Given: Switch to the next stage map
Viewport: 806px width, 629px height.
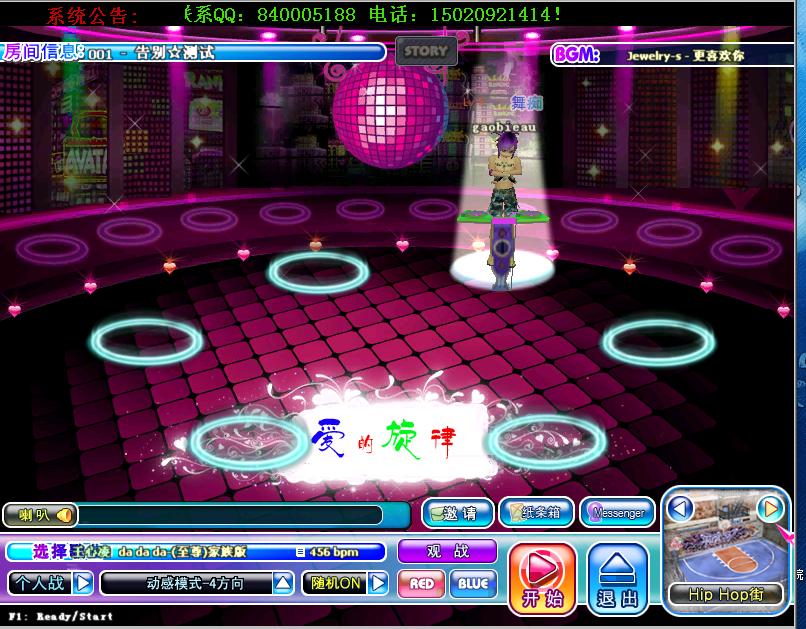Looking at the screenshot, I should tap(769, 509).
